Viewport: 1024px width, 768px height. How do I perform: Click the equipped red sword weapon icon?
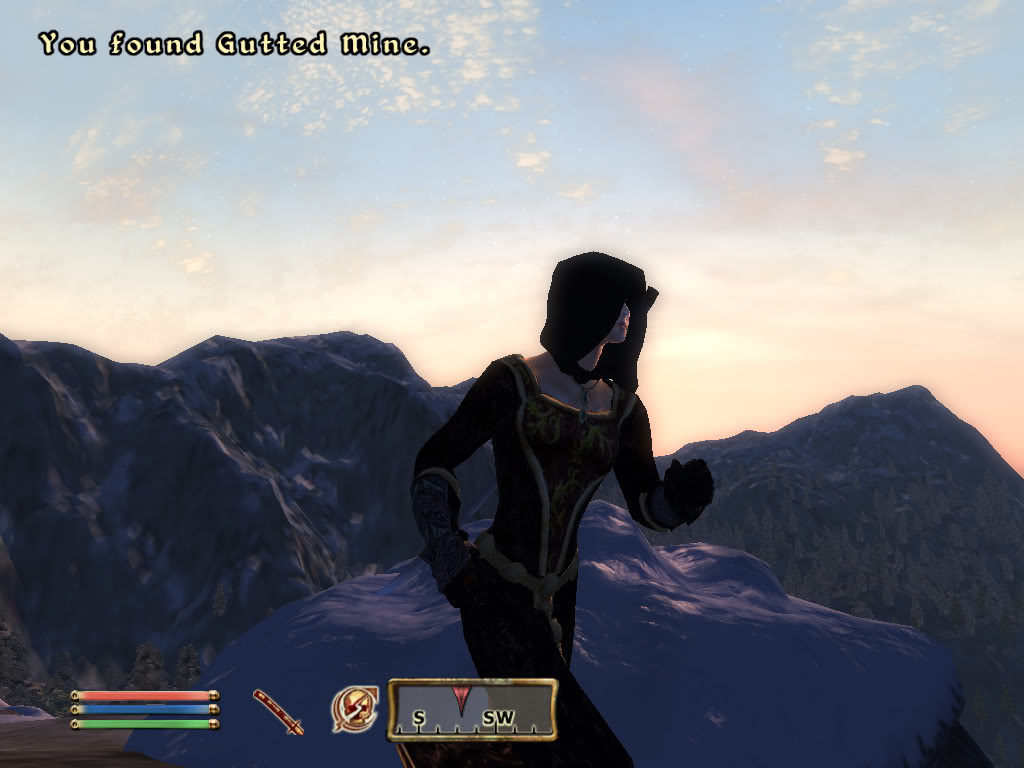click(278, 711)
